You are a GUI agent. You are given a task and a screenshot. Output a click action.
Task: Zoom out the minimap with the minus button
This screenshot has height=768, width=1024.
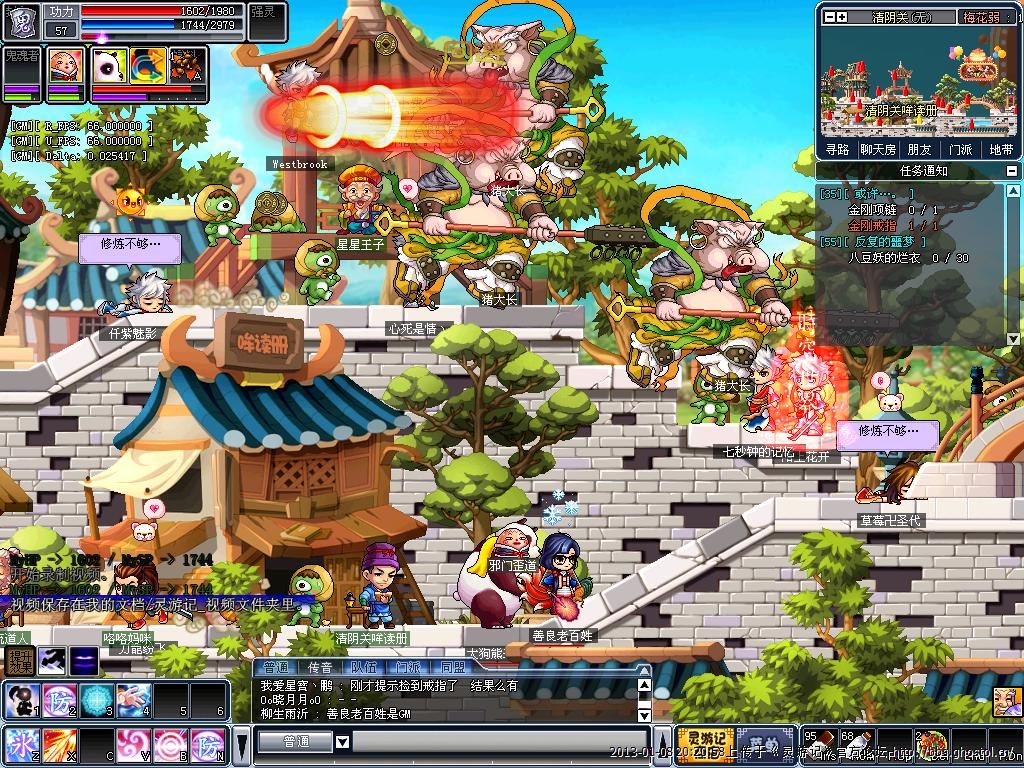[828, 17]
